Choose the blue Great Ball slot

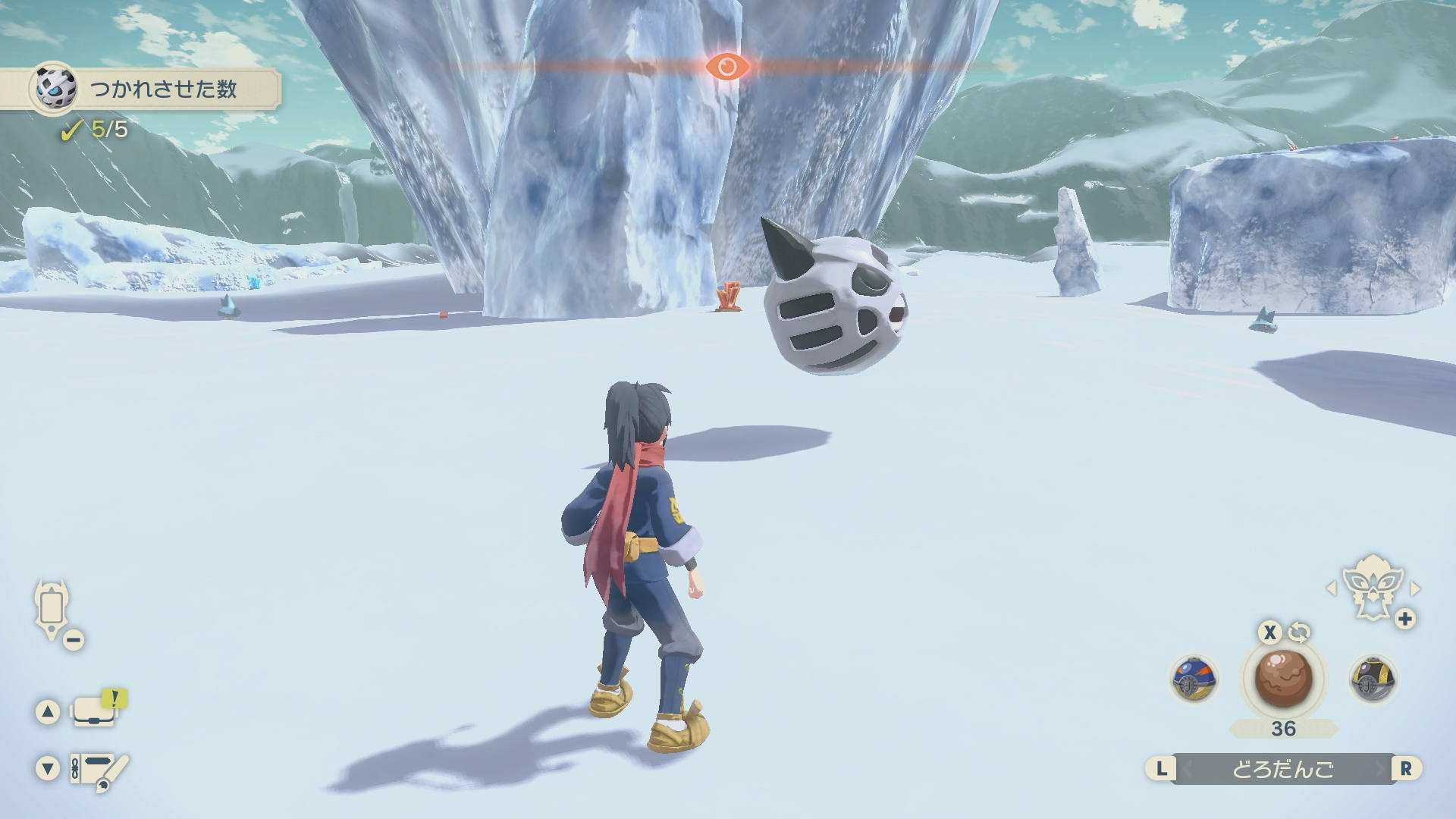point(1194,679)
